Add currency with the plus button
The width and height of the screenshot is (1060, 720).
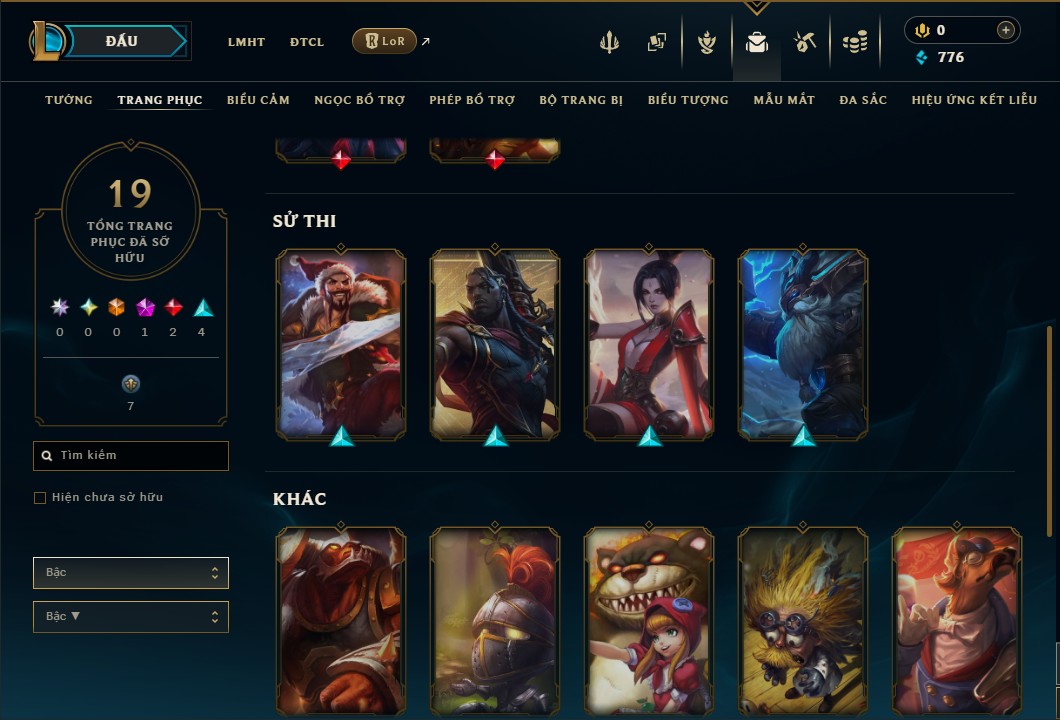pyautogui.click(x=1005, y=30)
